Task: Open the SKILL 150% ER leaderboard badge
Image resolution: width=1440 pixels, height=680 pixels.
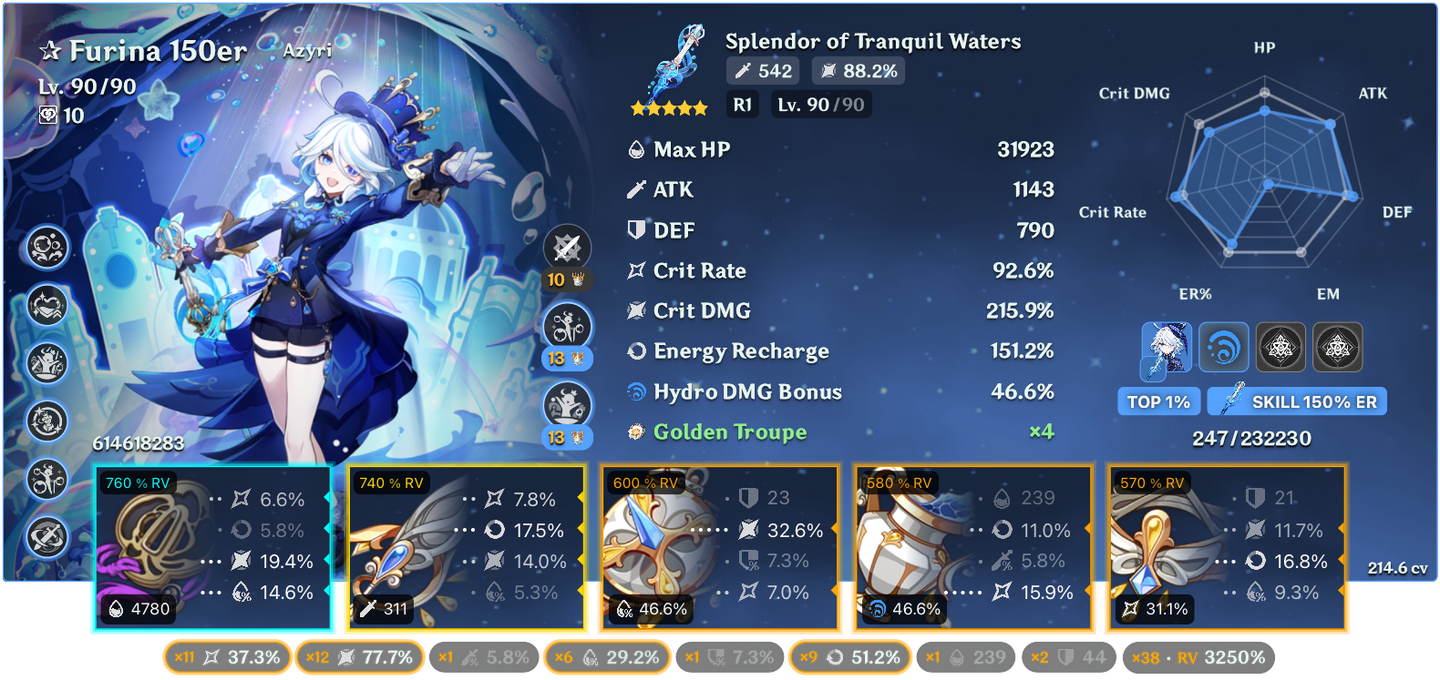Action: [x=1297, y=402]
